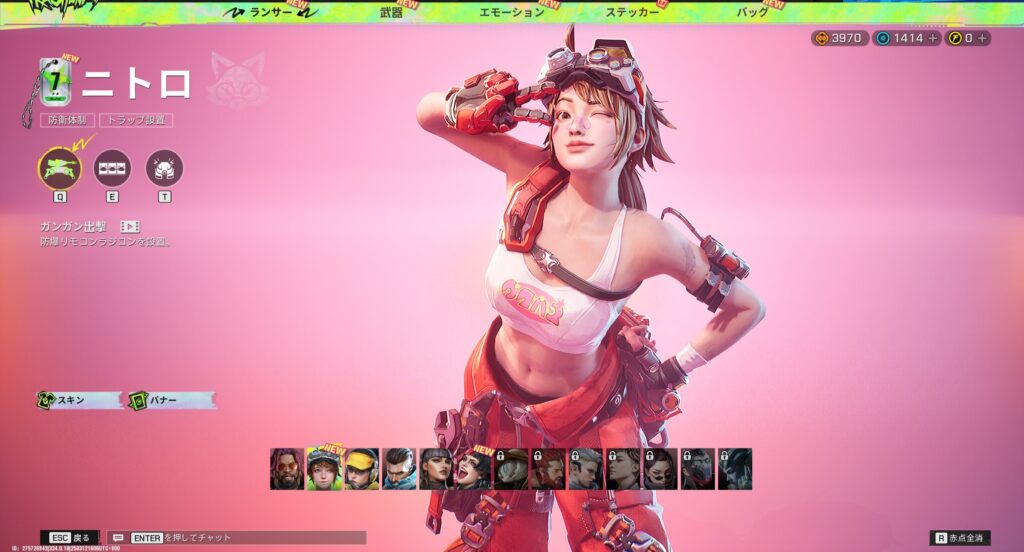This screenshot has width=1024, height=552.
Task: Show the three-mines ability details
Action: [112, 168]
